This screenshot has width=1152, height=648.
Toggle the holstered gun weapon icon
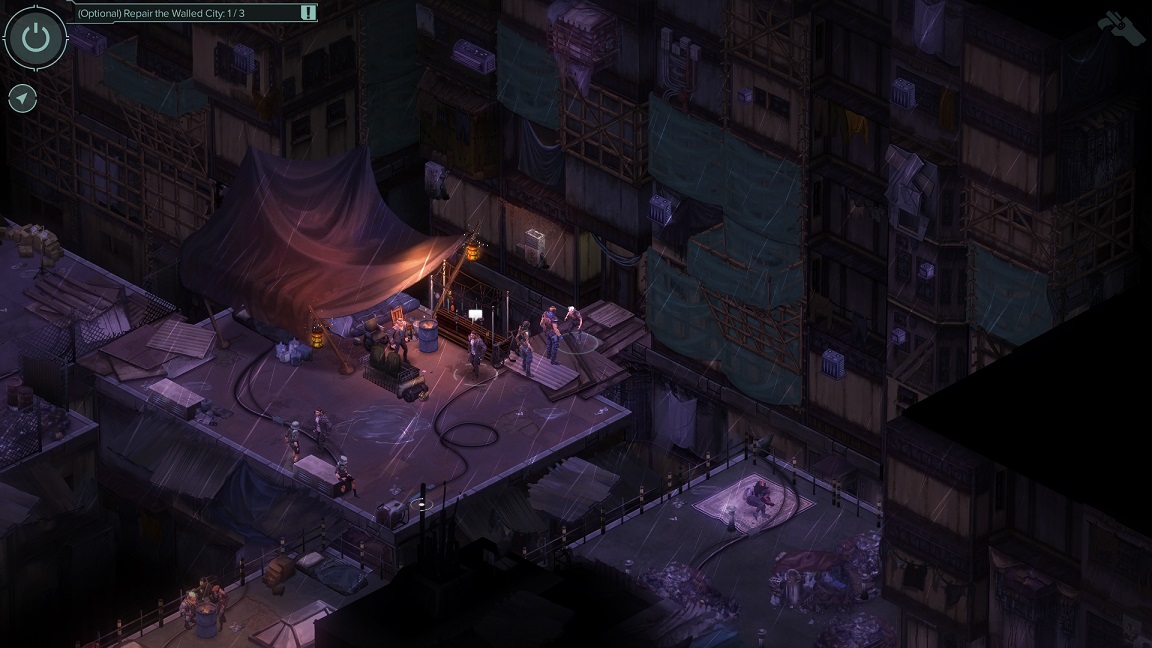point(1121,27)
